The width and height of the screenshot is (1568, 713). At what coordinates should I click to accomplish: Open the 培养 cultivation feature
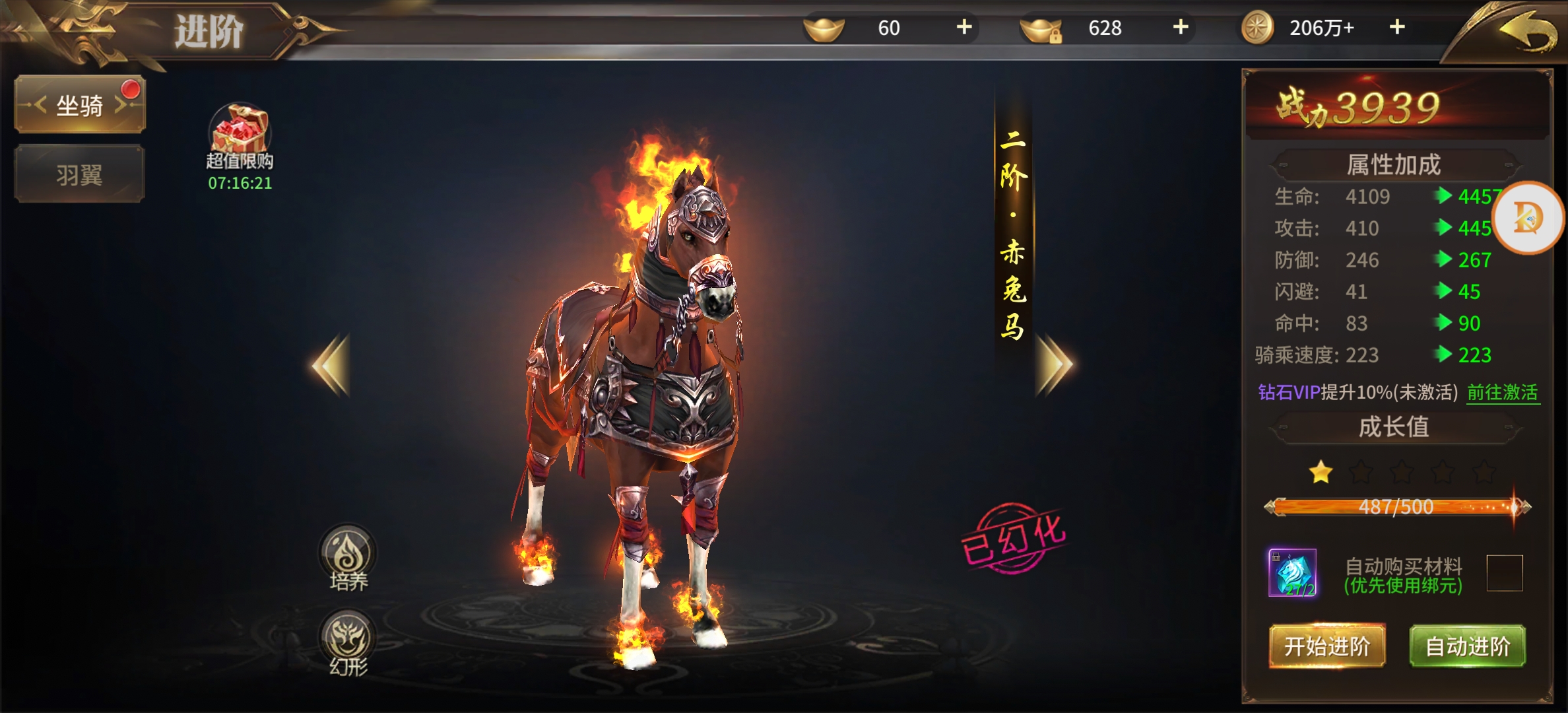(348, 555)
